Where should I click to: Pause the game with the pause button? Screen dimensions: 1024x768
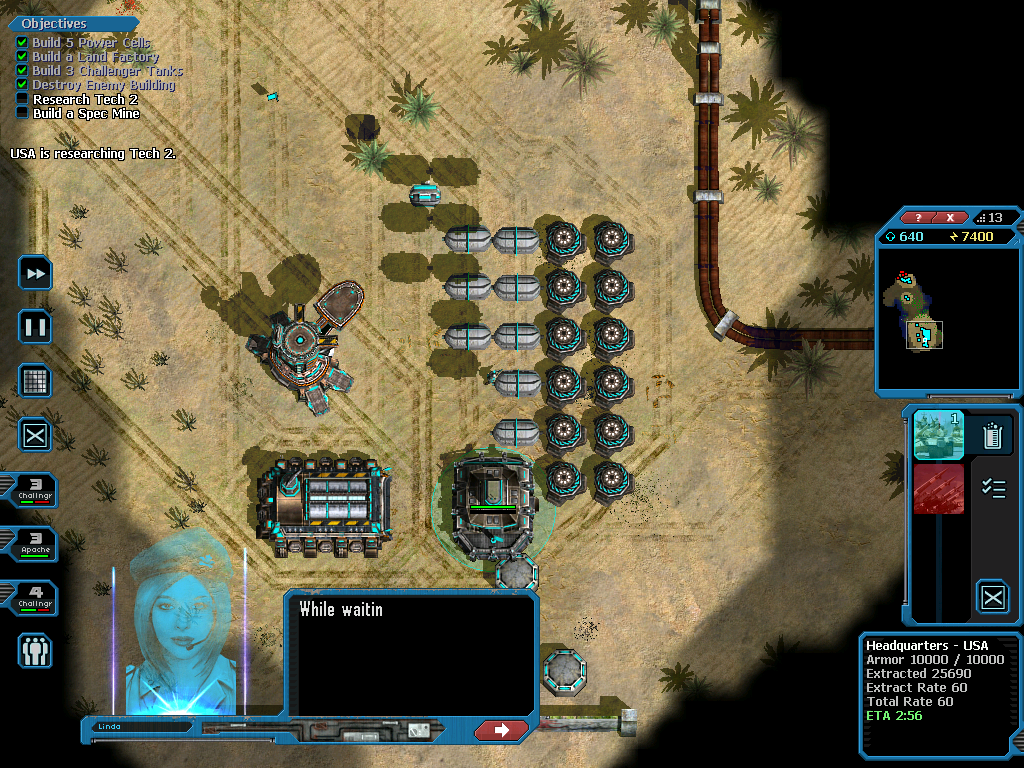tap(35, 327)
